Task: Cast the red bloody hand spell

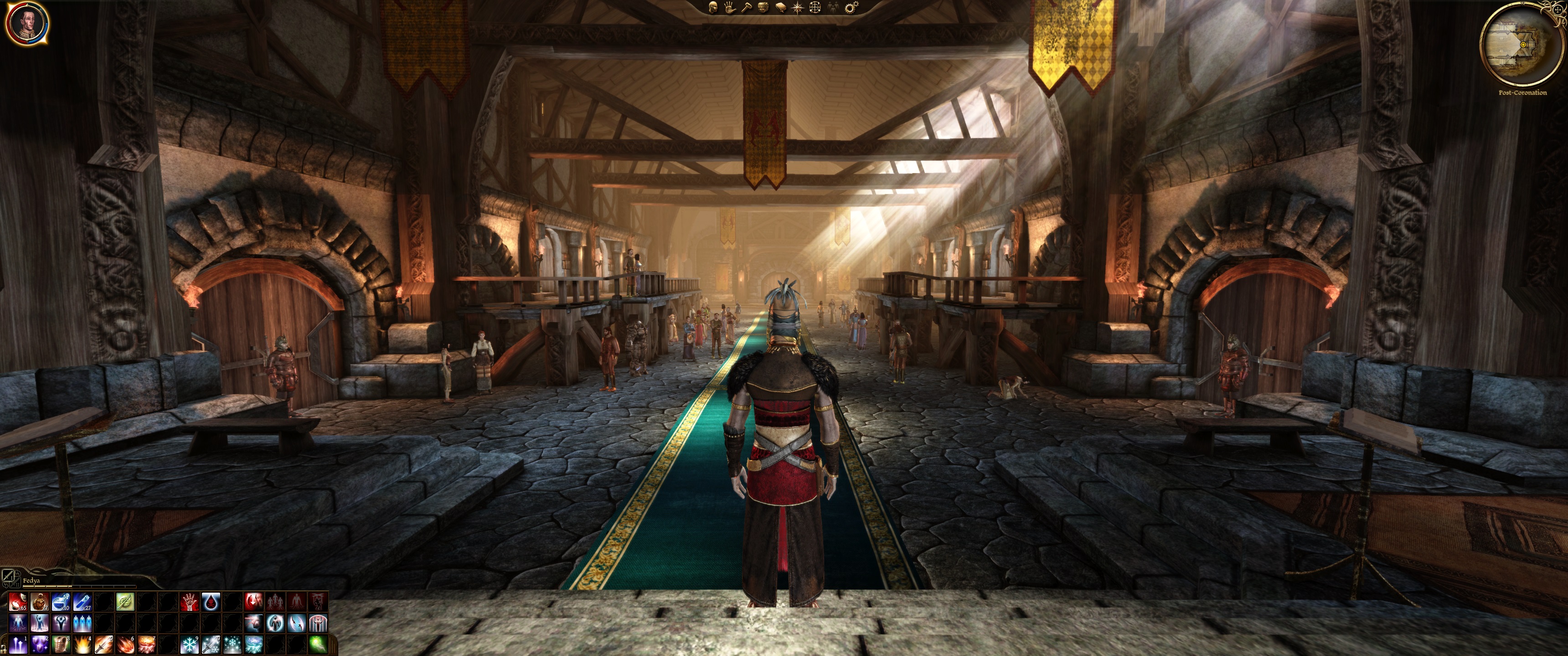Action: click(x=189, y=602)
